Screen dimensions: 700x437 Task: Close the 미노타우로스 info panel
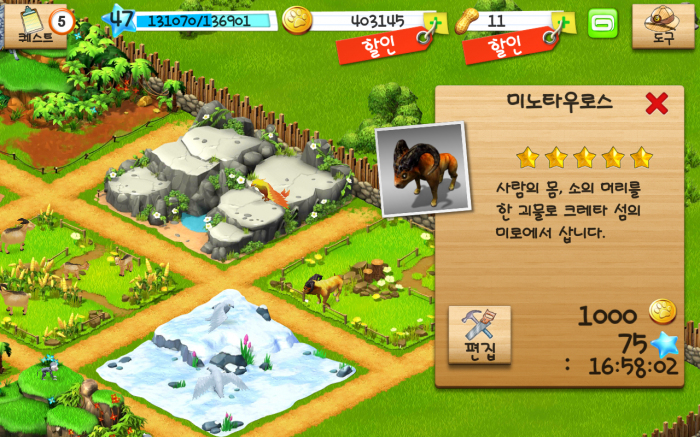tap(656, 103)
